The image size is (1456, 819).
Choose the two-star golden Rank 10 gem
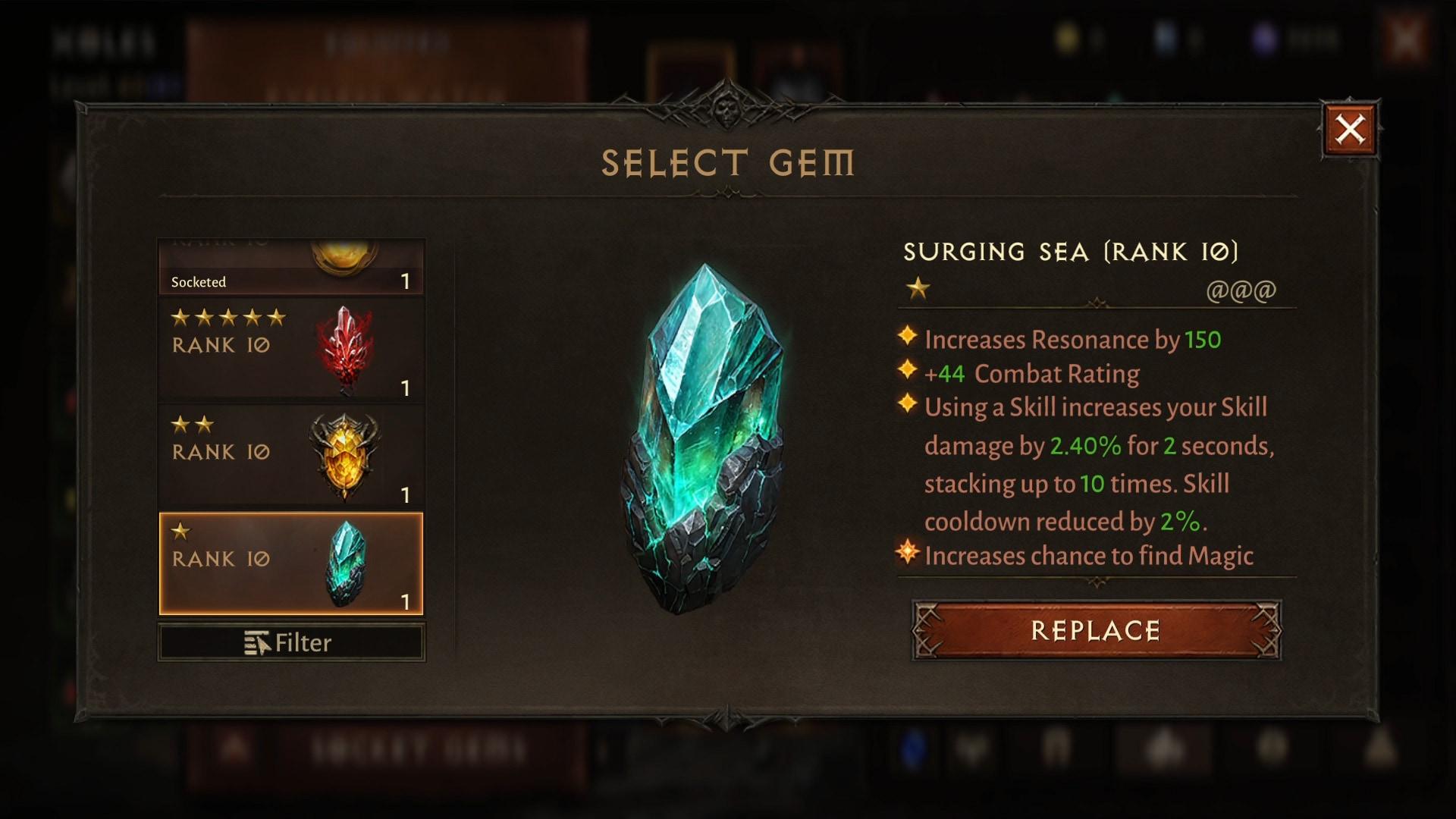[x=291, y=457]
